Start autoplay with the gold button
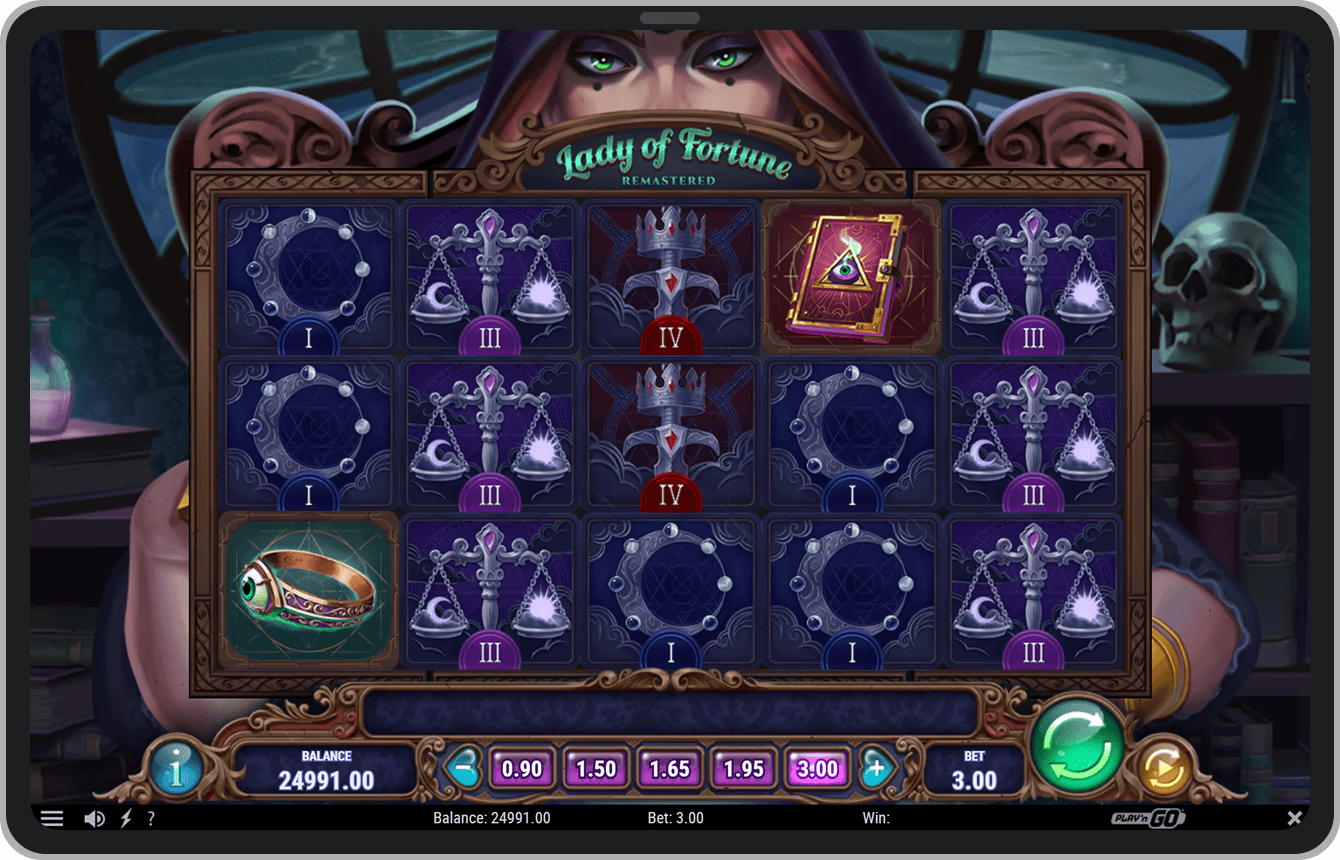This screenshot has width=1340, height=860. tap(1165, 770)
